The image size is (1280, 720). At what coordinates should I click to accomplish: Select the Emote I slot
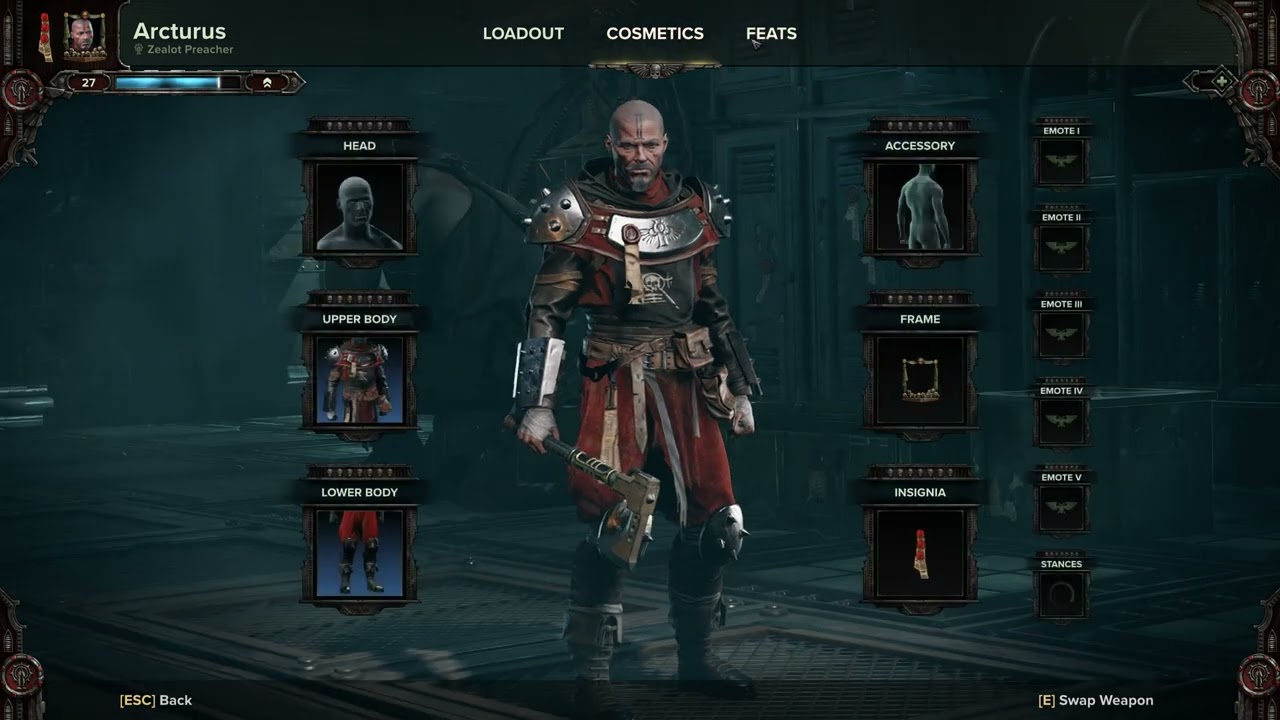1061,161
